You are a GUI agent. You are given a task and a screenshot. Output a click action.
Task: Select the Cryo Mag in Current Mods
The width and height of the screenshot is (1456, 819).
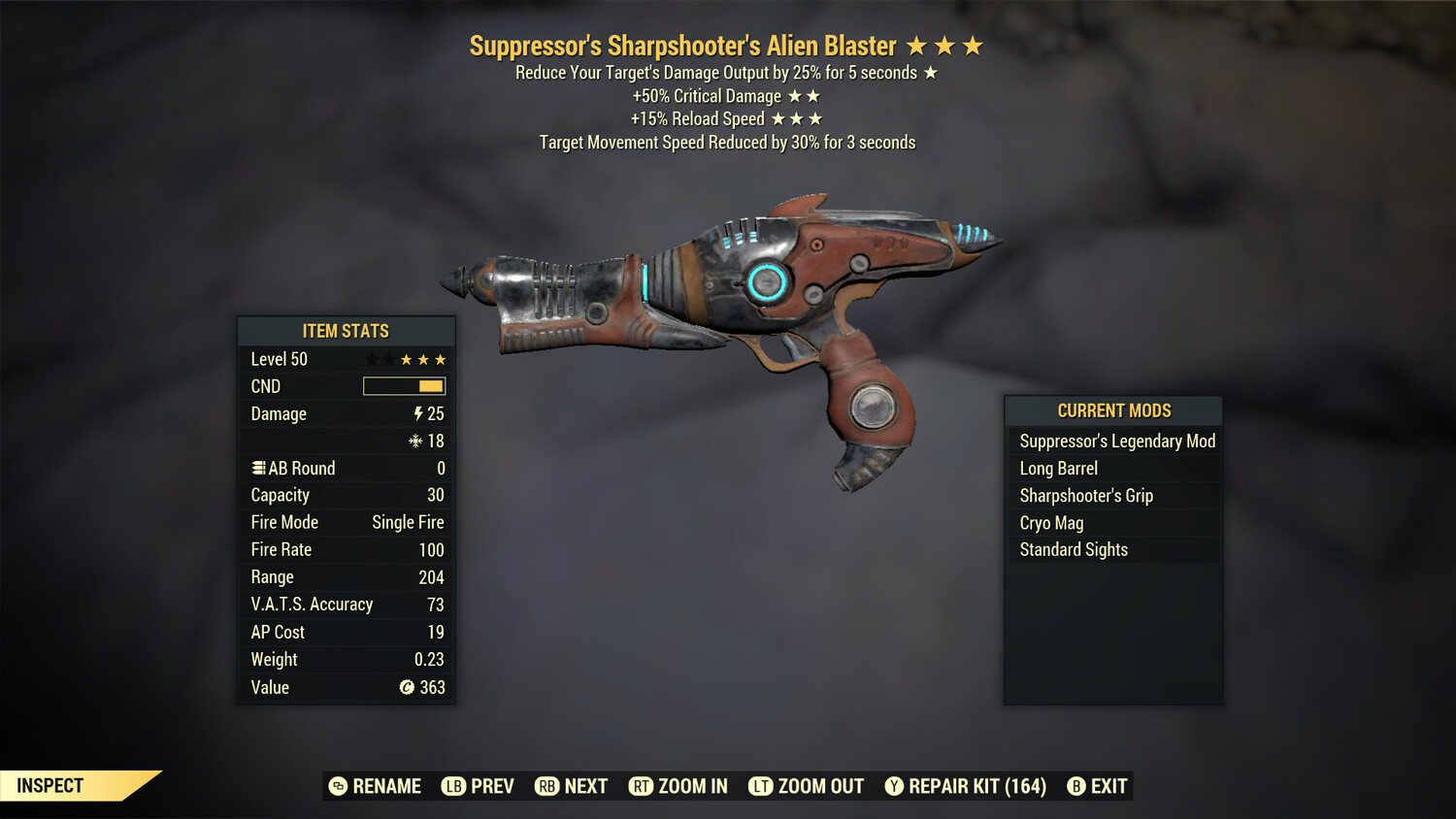(x=1051, y=522)
